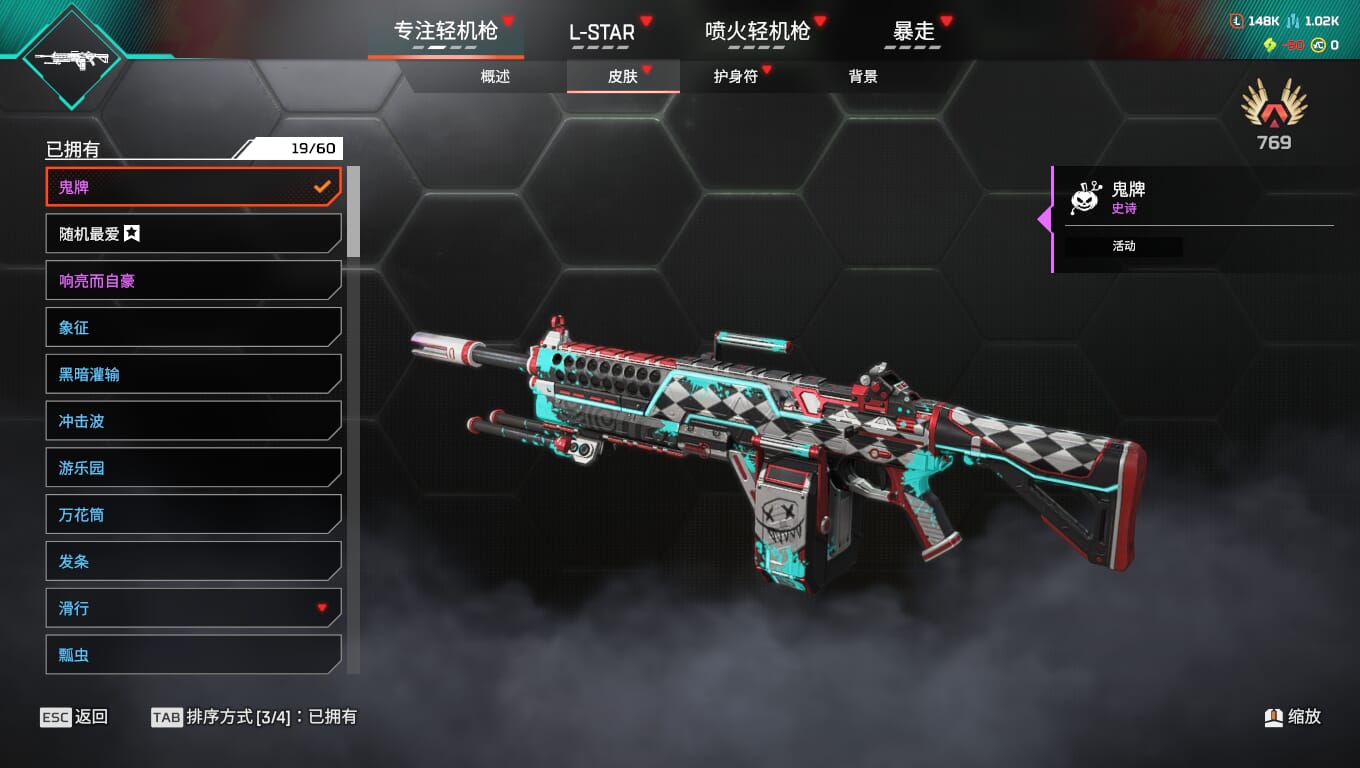Image resolution: width=1360 pixels, height=768 pixels.
Task: Open the 护身符 charms sub-tab
Action: (x=736, y=77)
